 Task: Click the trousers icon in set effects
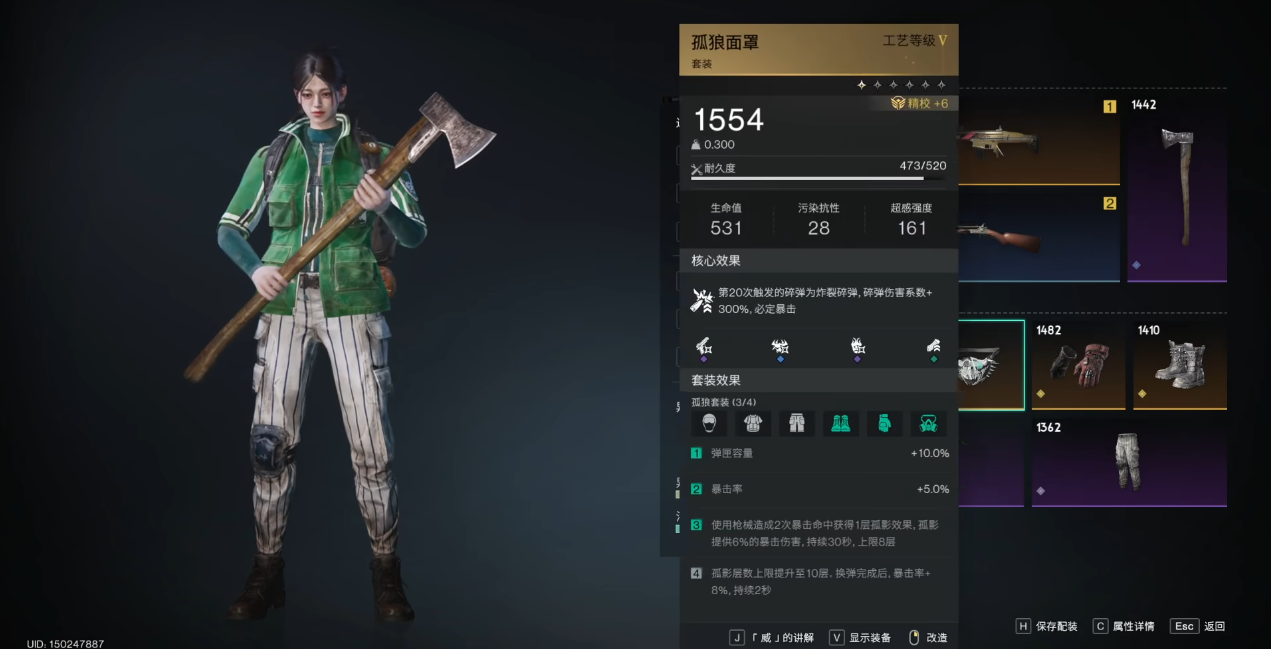[x=796, y=423]
